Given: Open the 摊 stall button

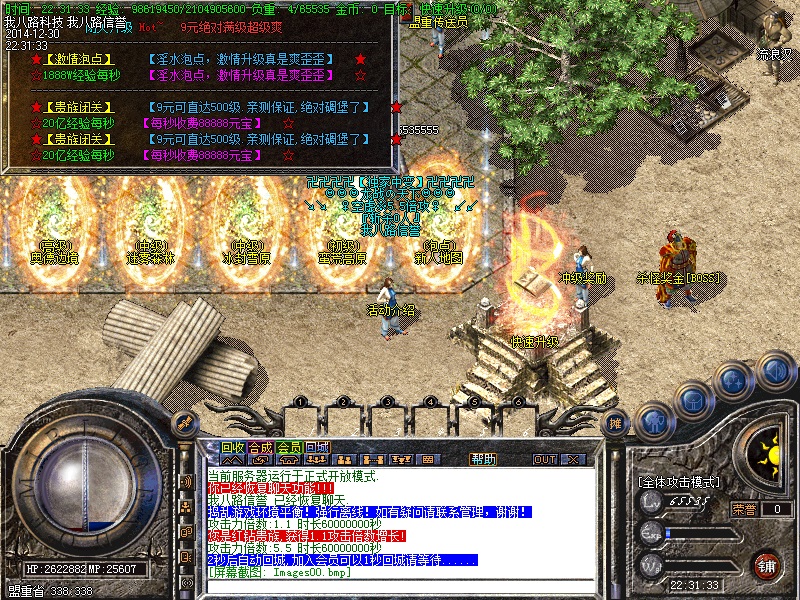Looking at the screenshot, I should coord(617,424).
